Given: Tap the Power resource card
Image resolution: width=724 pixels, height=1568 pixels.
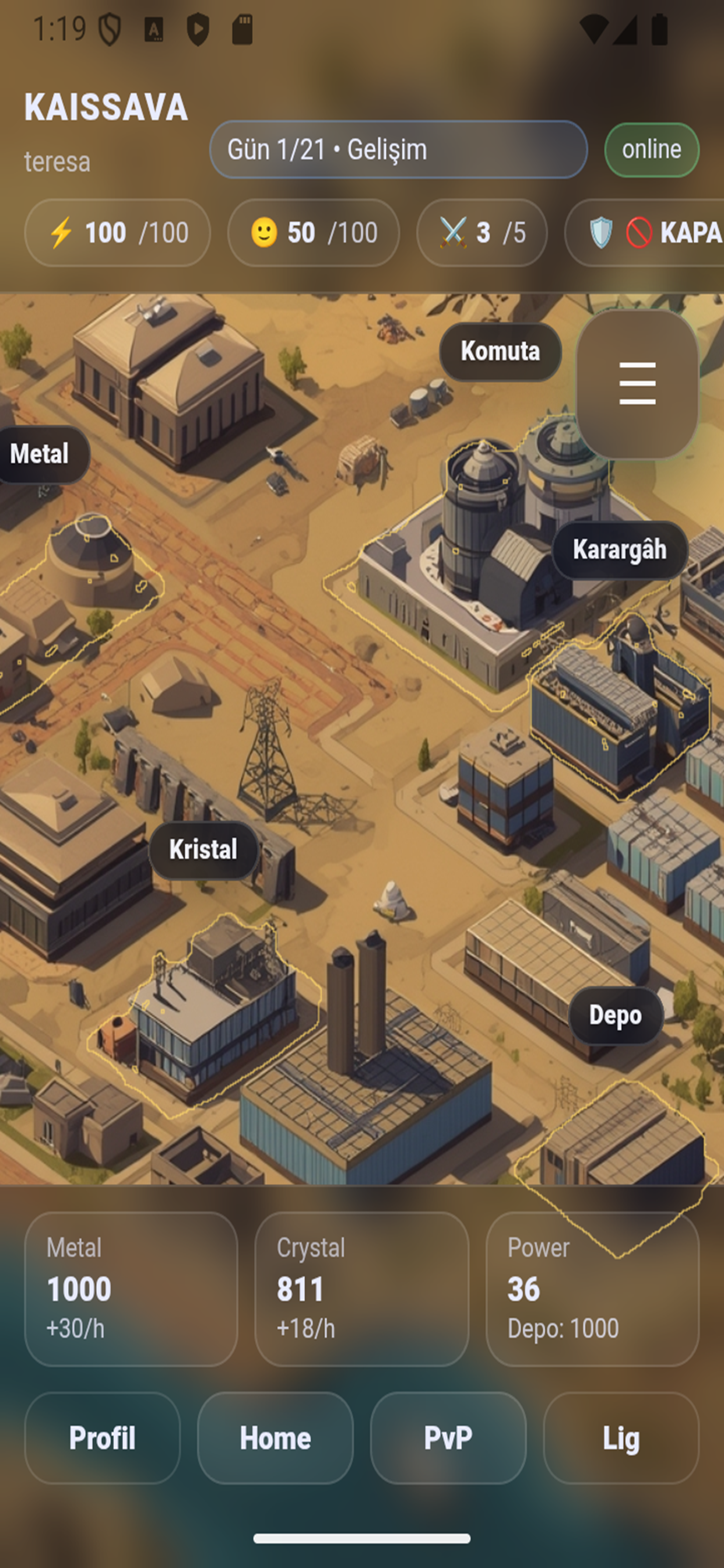Looking at the screenshot, I should point(592,1289).
